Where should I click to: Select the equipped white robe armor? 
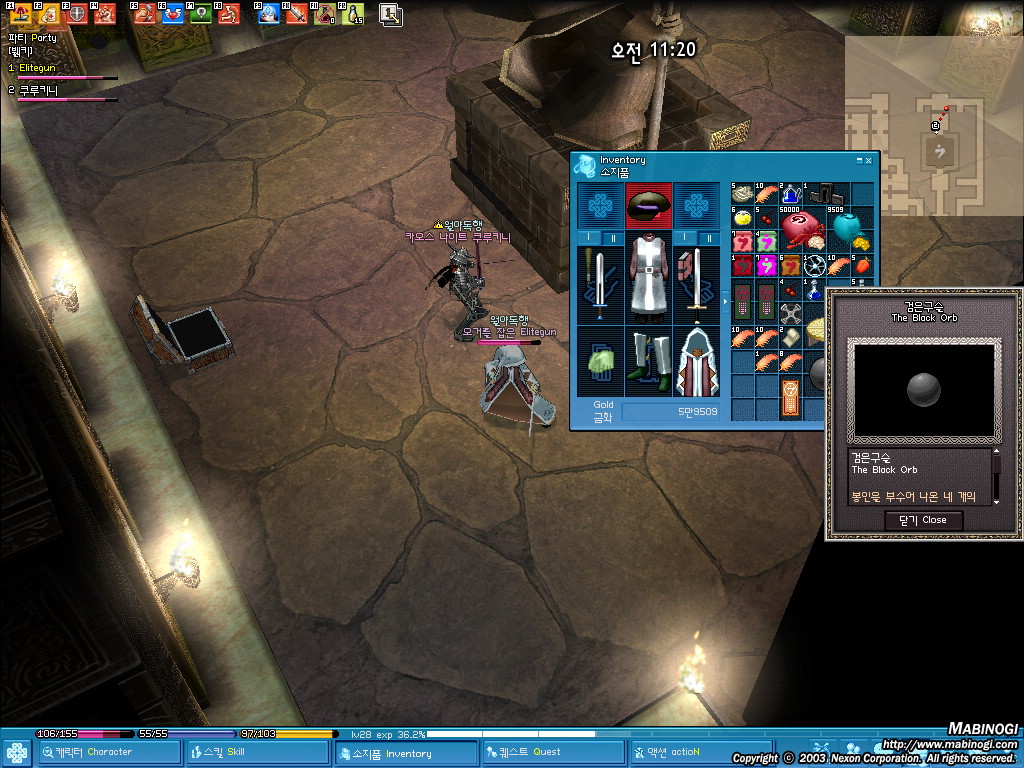point(649,278)
